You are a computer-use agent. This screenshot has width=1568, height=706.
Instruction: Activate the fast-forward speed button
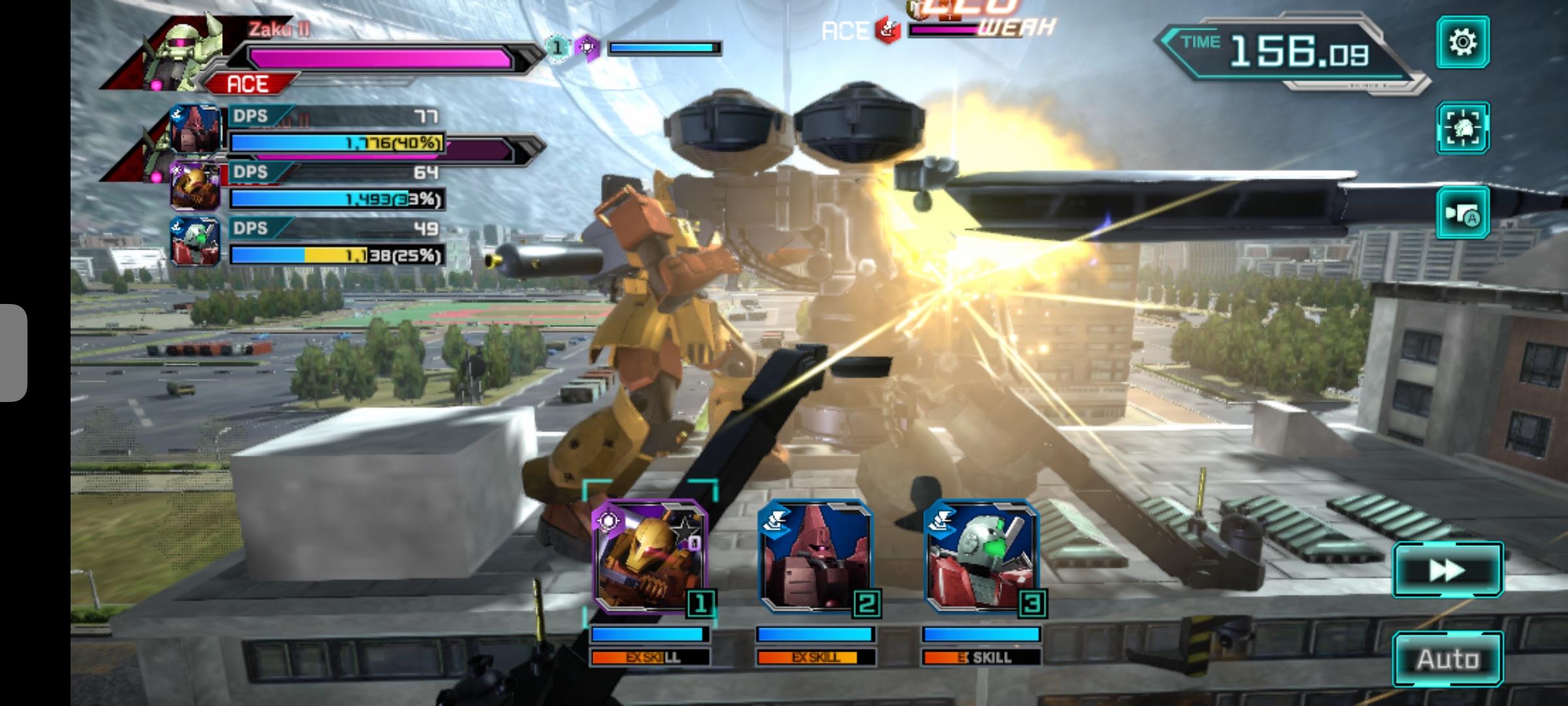[x=1447, y=570]
